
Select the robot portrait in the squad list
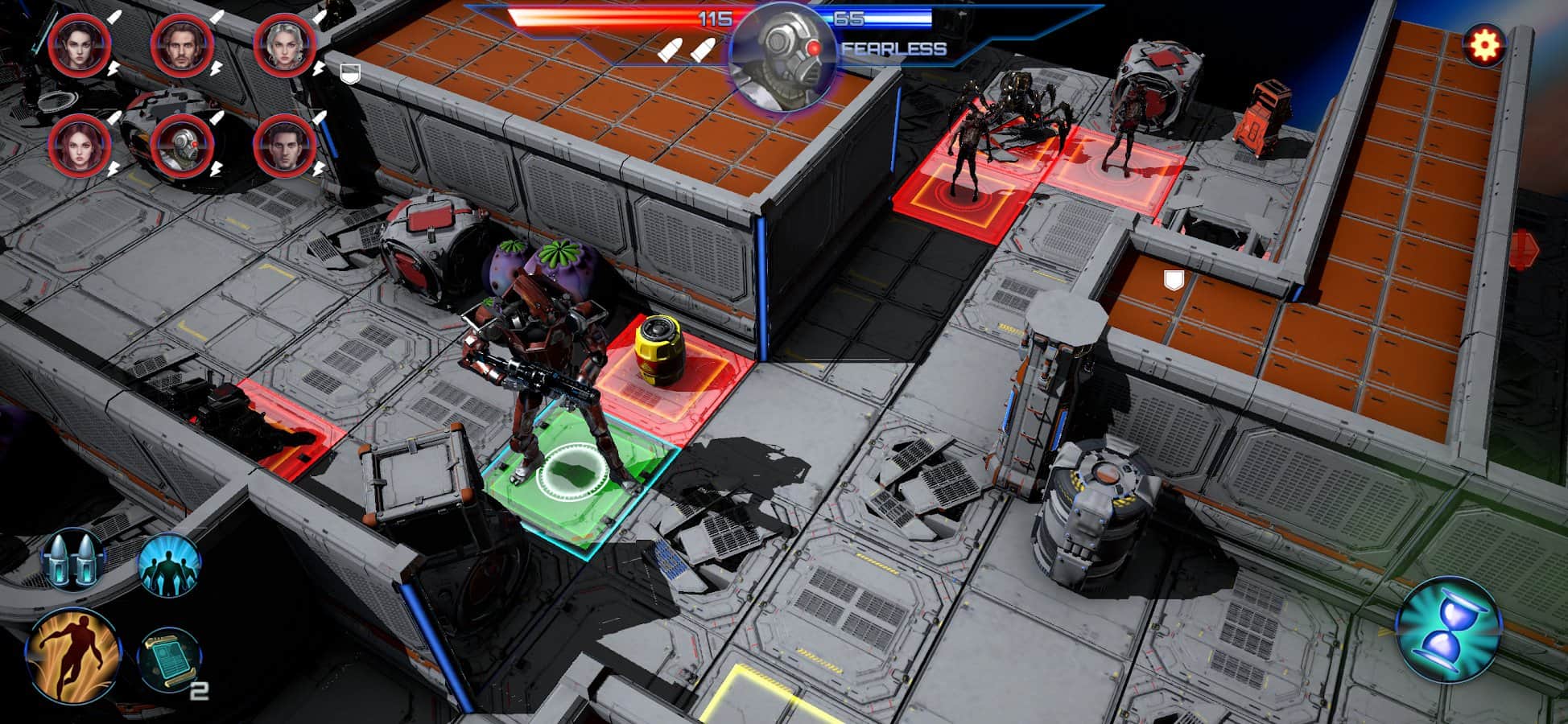(183, 146)
